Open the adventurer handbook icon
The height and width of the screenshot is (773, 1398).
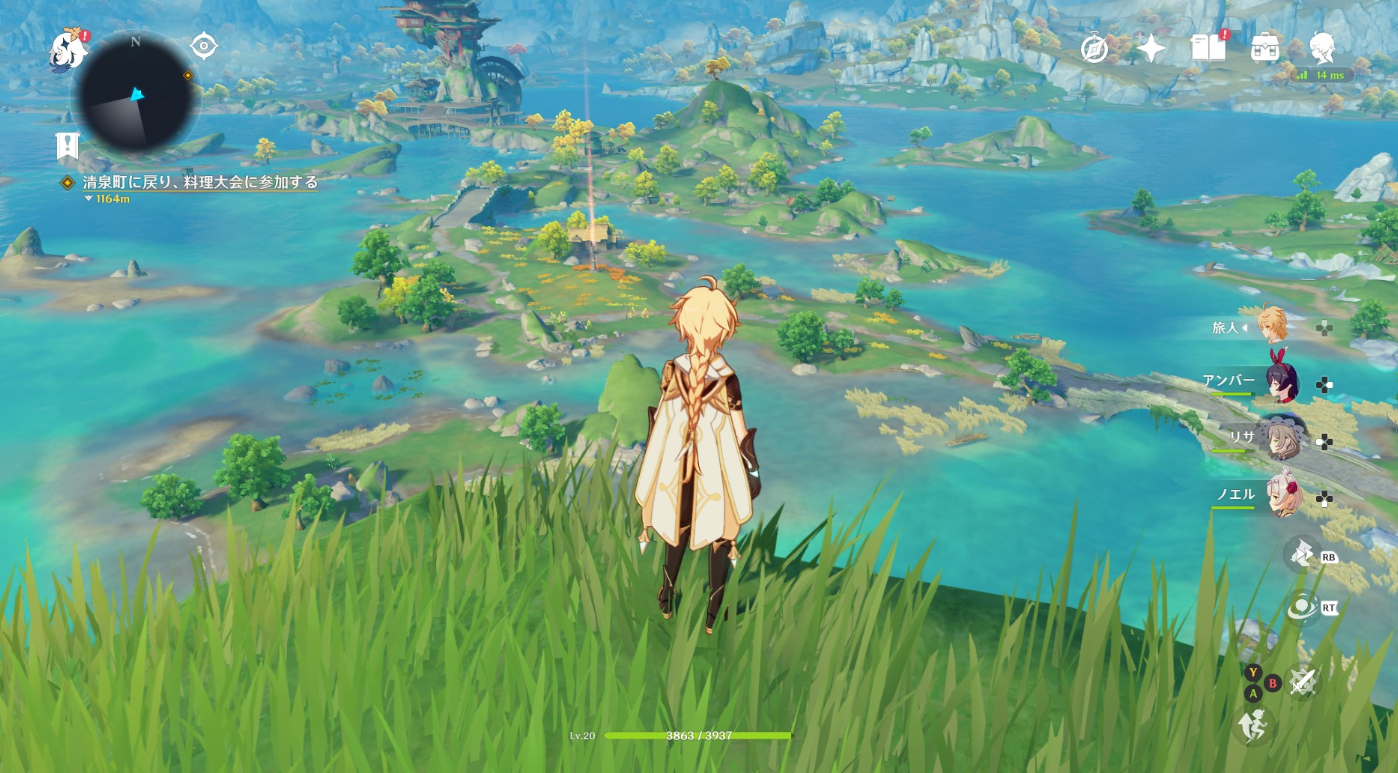[1208, 47]
